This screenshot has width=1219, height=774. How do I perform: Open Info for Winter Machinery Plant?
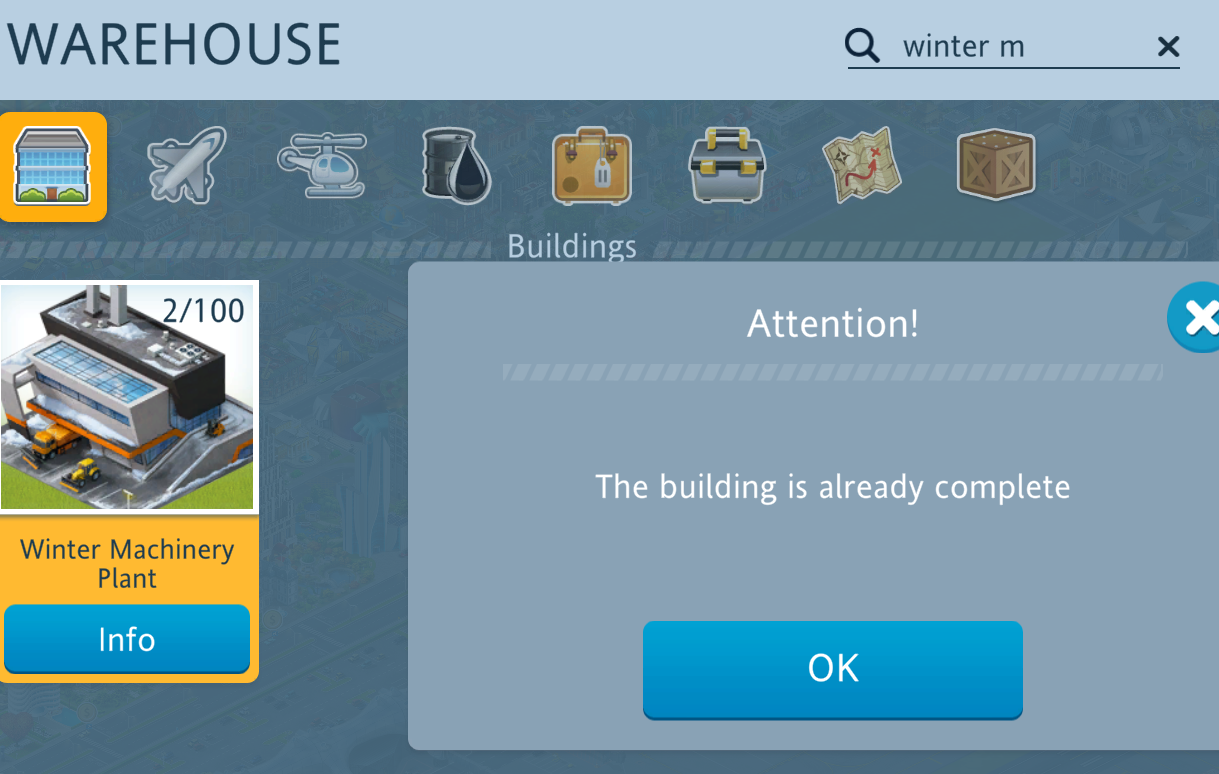(x=126, y=639)
